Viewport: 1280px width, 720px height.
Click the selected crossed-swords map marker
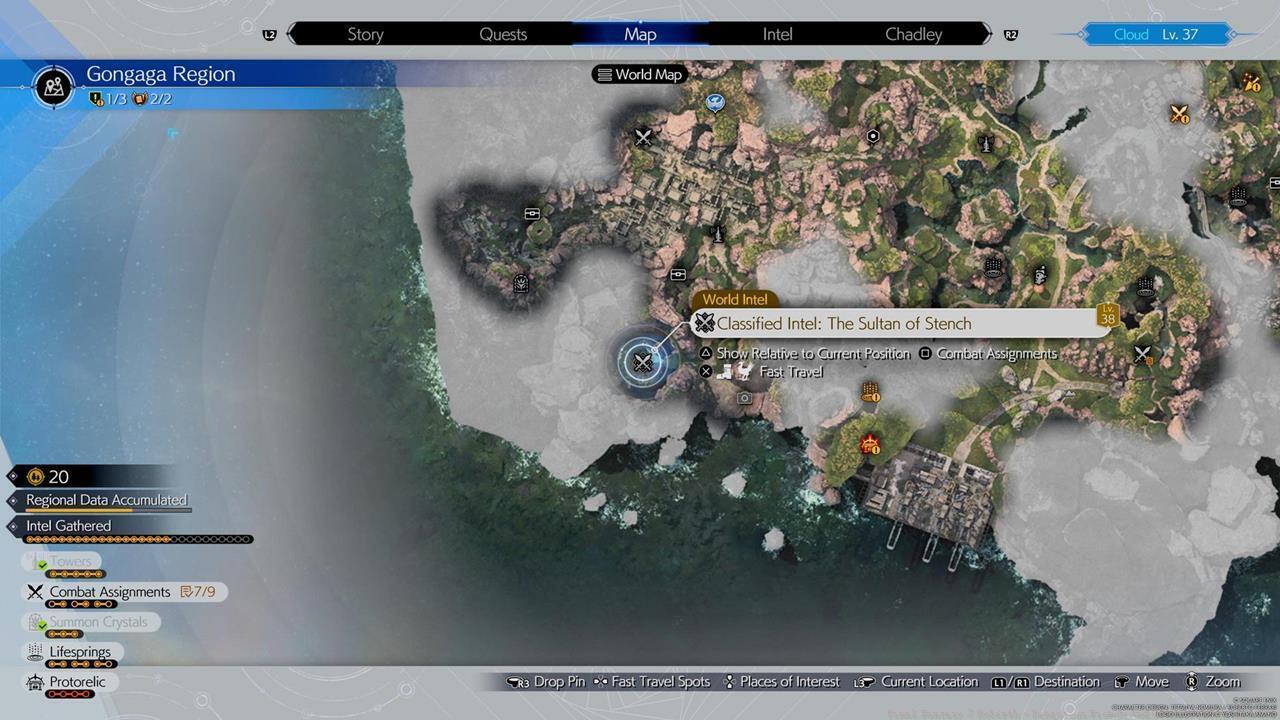[x=643, y=363]
